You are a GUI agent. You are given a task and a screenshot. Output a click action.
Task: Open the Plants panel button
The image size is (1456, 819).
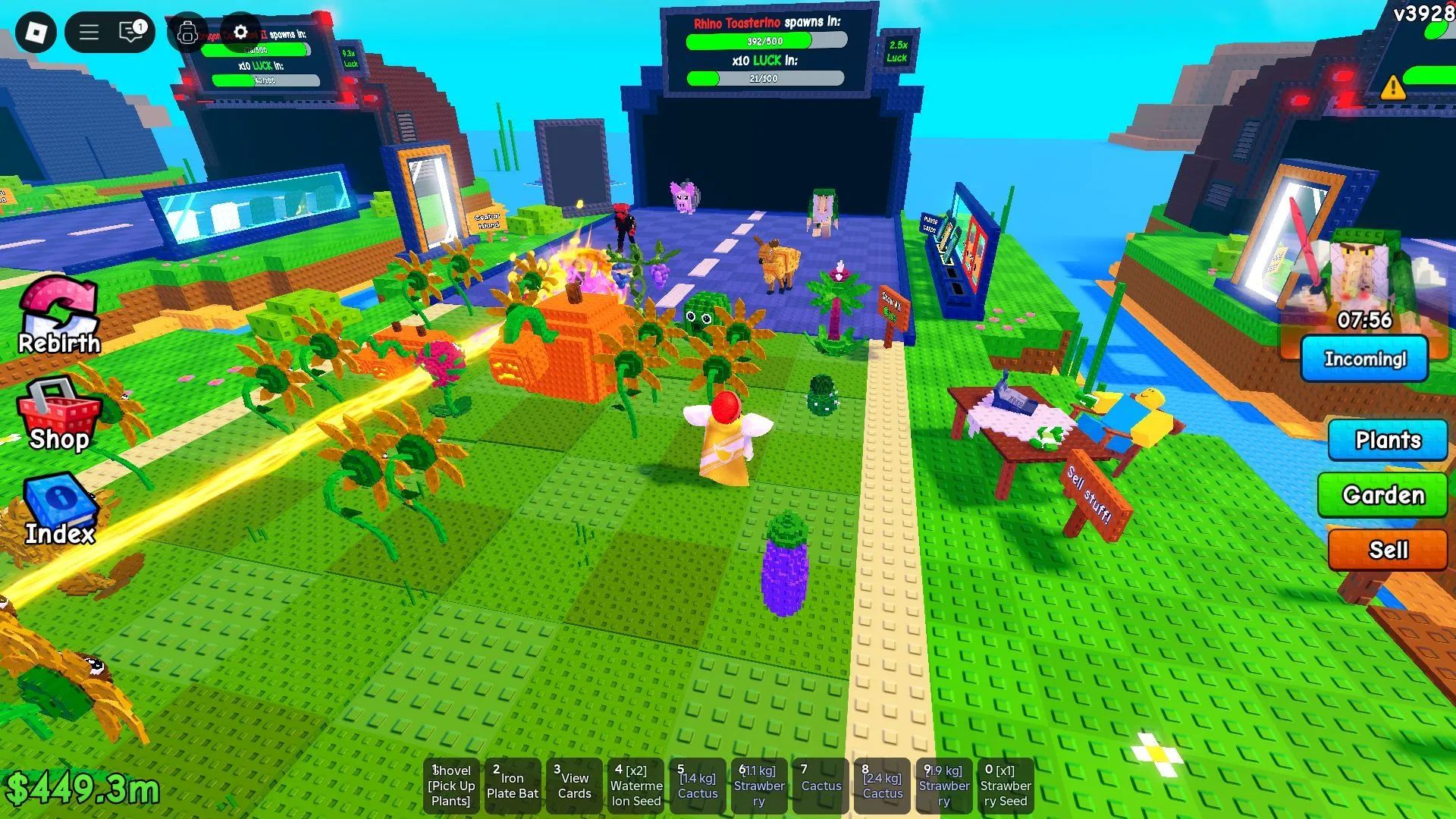click(x=1387, y=440)
